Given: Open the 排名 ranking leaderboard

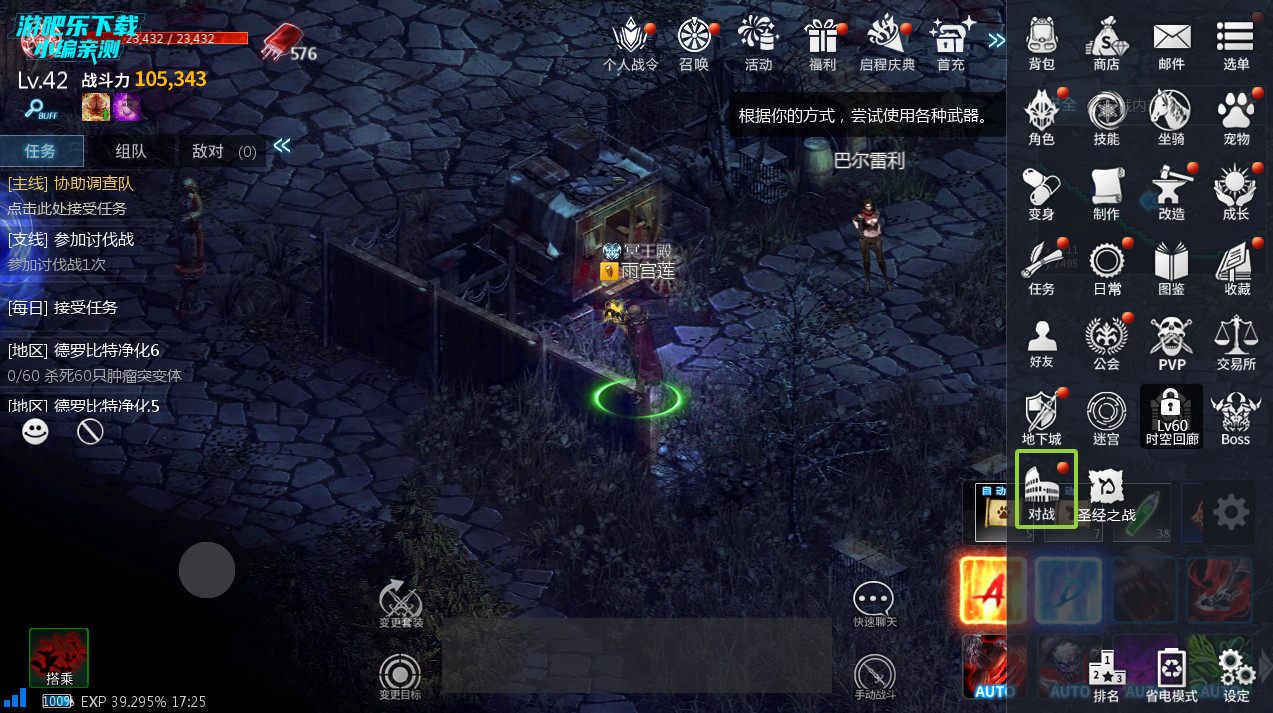Looking at the screenshot, I should [x=1106, y=675].
